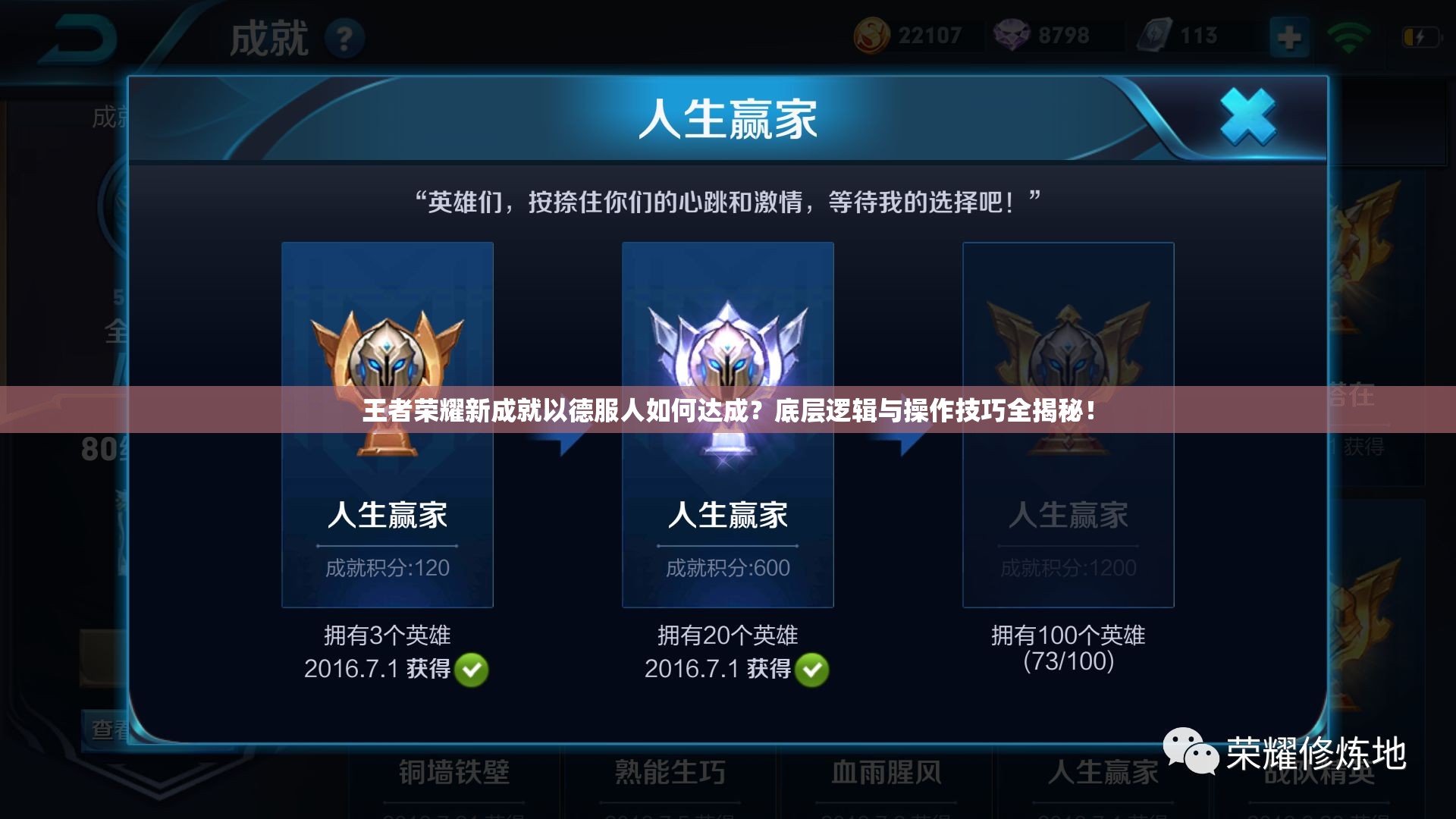The width and height of the screenshot is (1456, 819).
Task: Click the green checkmark under the first trophy
Action: pyautogui.click(x=472, y=671)
